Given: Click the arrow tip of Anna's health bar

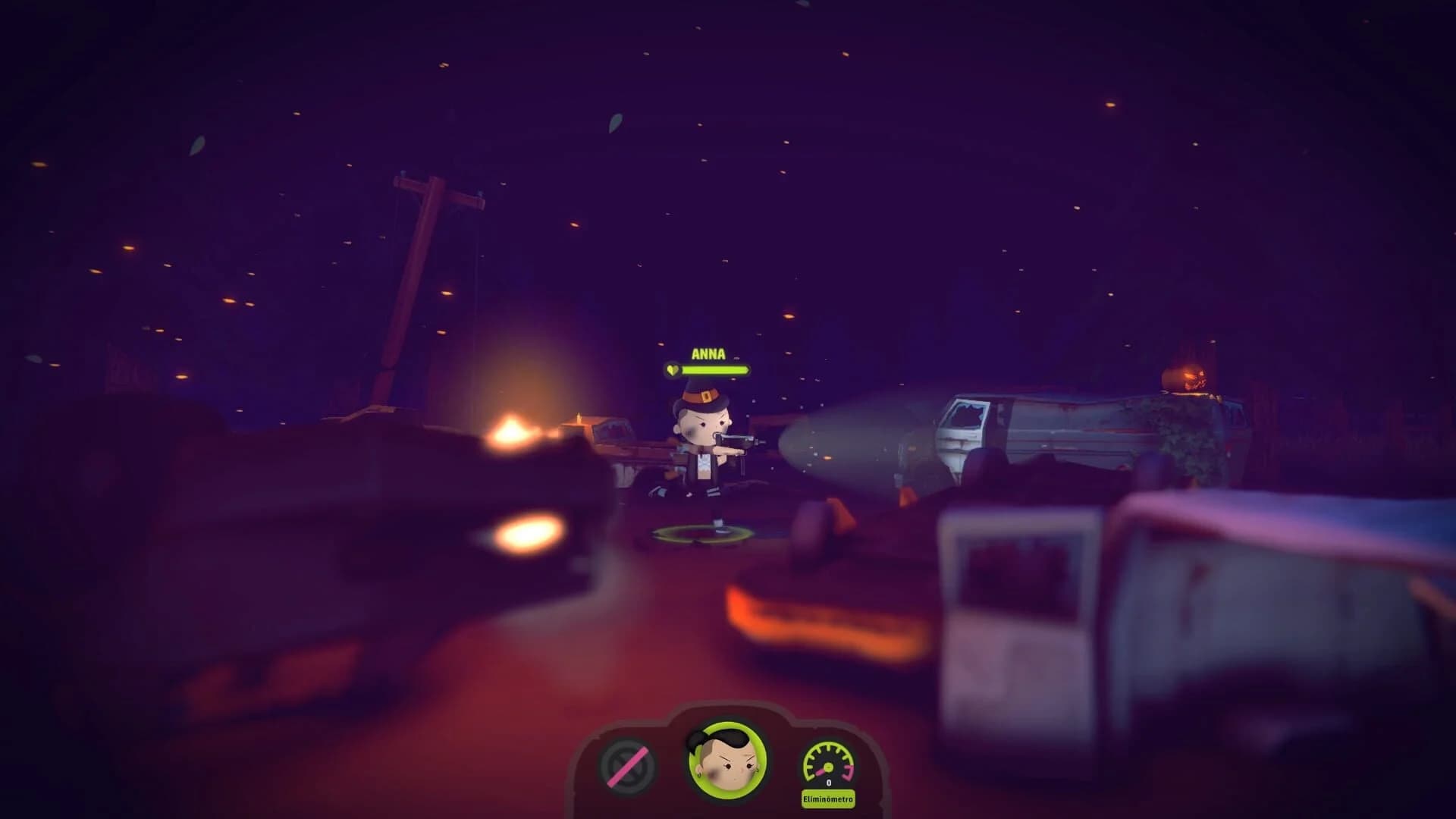Looking at the screenshot, I should [749, 370].
